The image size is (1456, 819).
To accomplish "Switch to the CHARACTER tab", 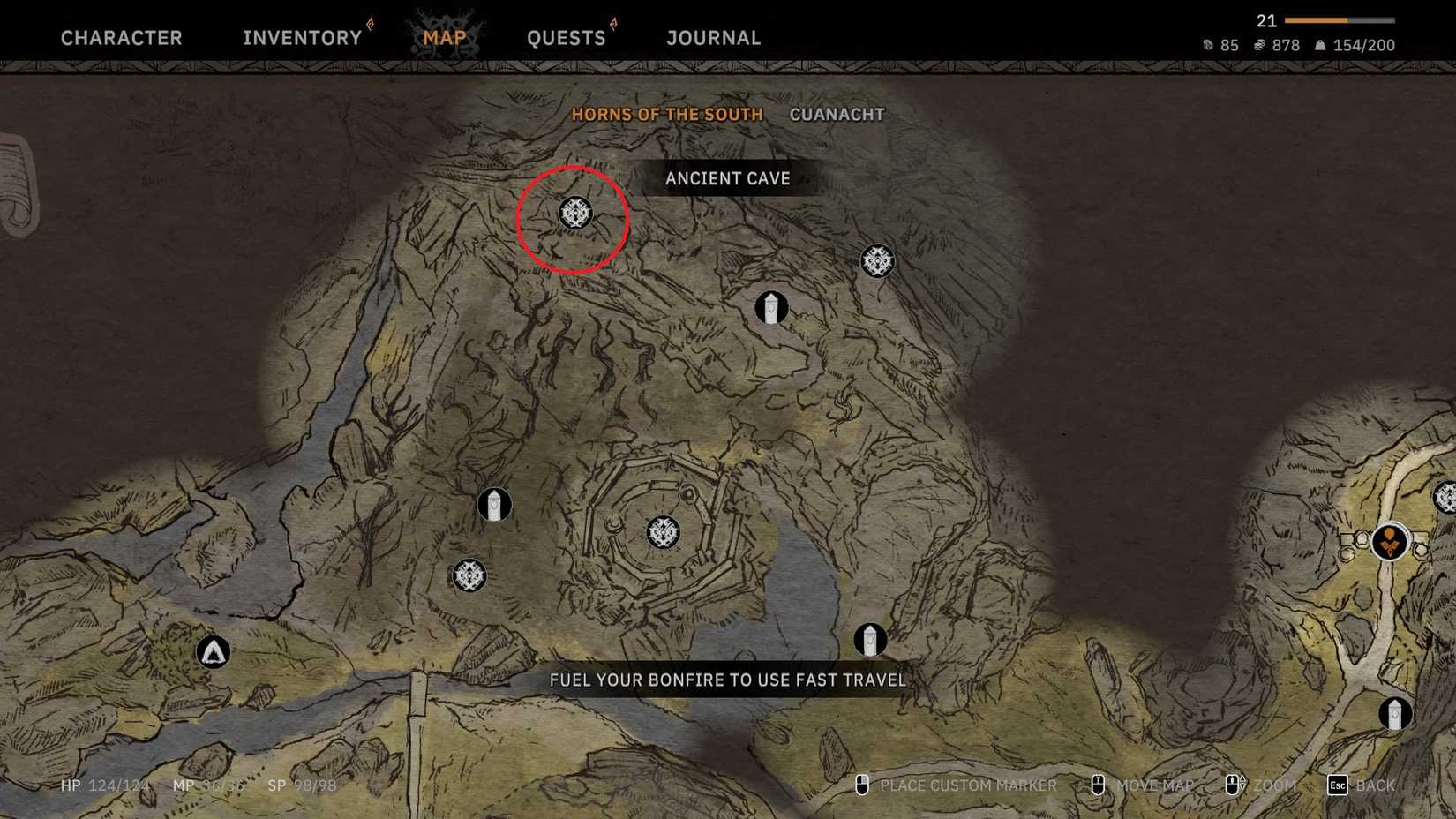I will [122, 37].
